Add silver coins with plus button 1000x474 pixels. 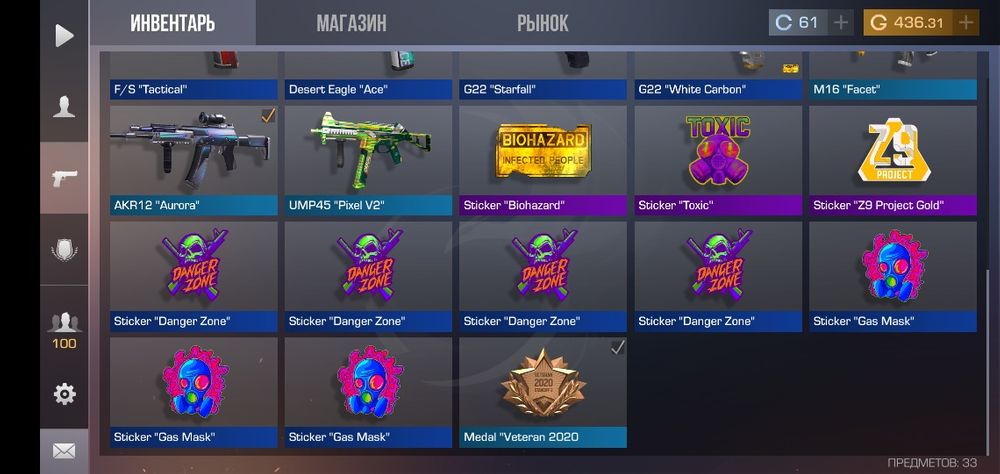[x=841, y=22]
